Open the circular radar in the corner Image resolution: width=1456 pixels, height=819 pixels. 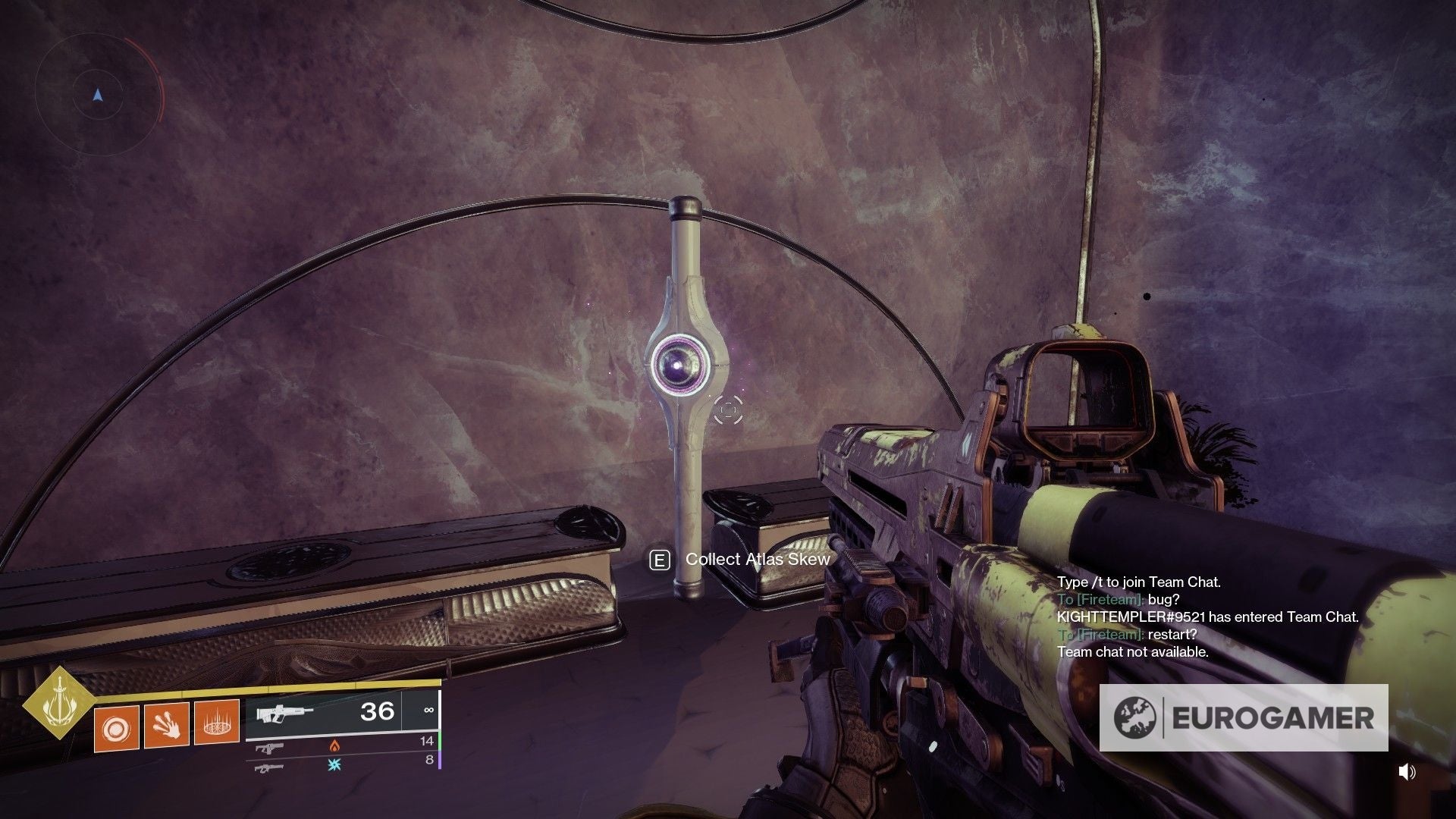98,96
